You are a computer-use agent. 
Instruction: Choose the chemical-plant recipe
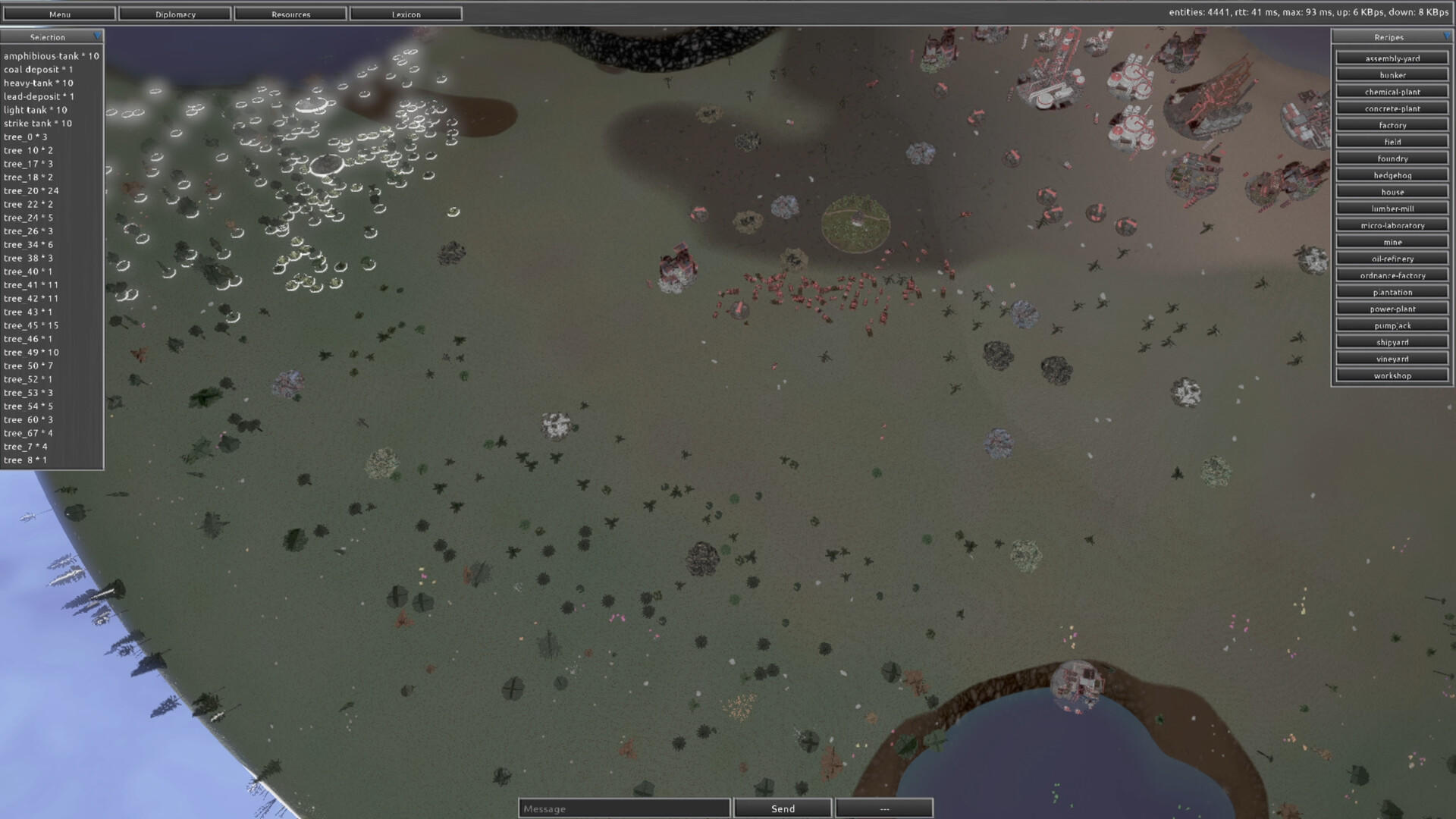pyautogui.click(x=1392, y=91)
